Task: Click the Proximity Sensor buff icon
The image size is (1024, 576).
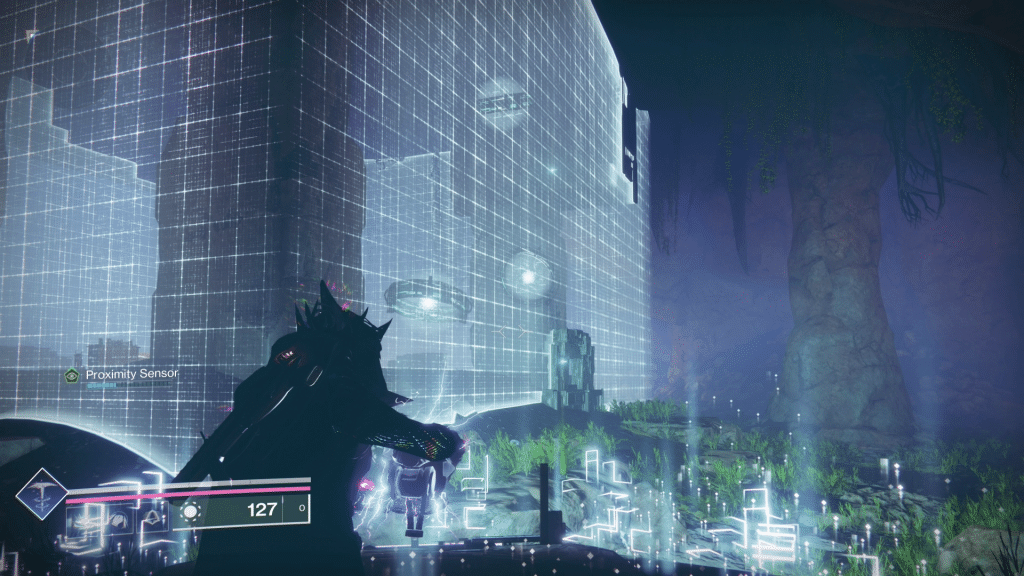Action: coord(71,374)
